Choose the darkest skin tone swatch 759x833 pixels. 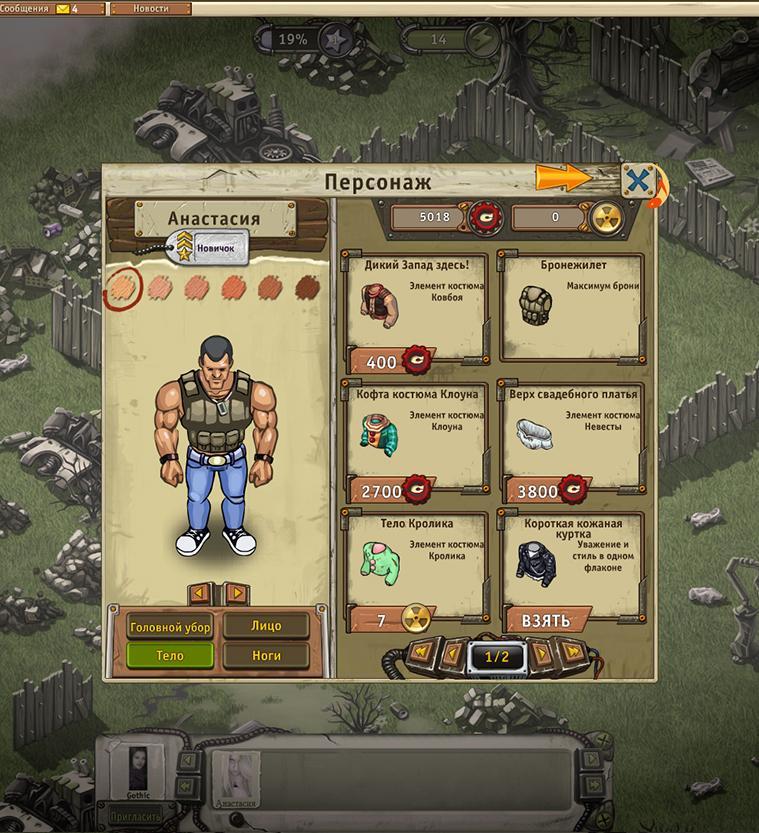308,287
